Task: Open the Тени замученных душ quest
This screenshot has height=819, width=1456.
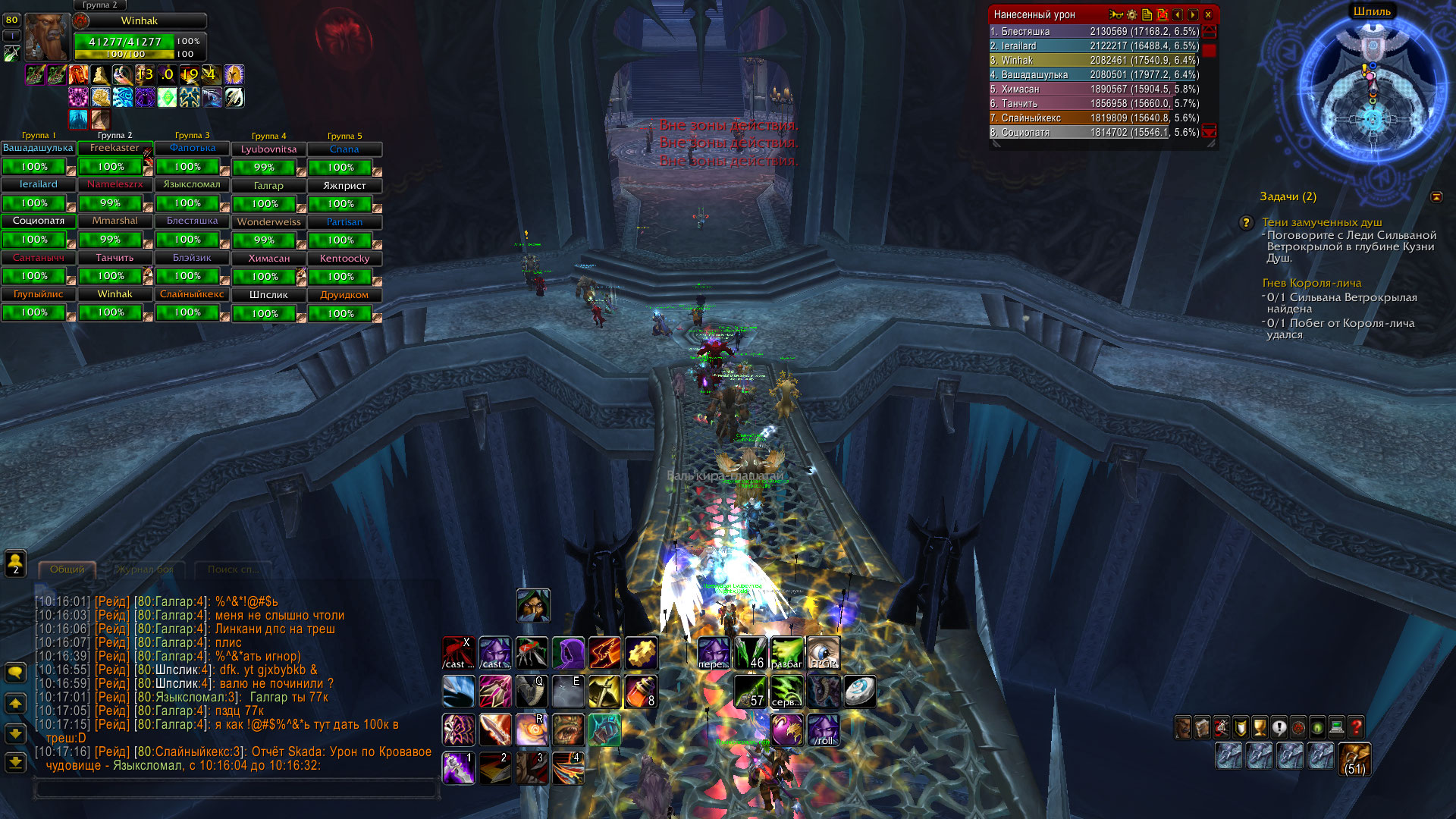Action: [1322, 222]
